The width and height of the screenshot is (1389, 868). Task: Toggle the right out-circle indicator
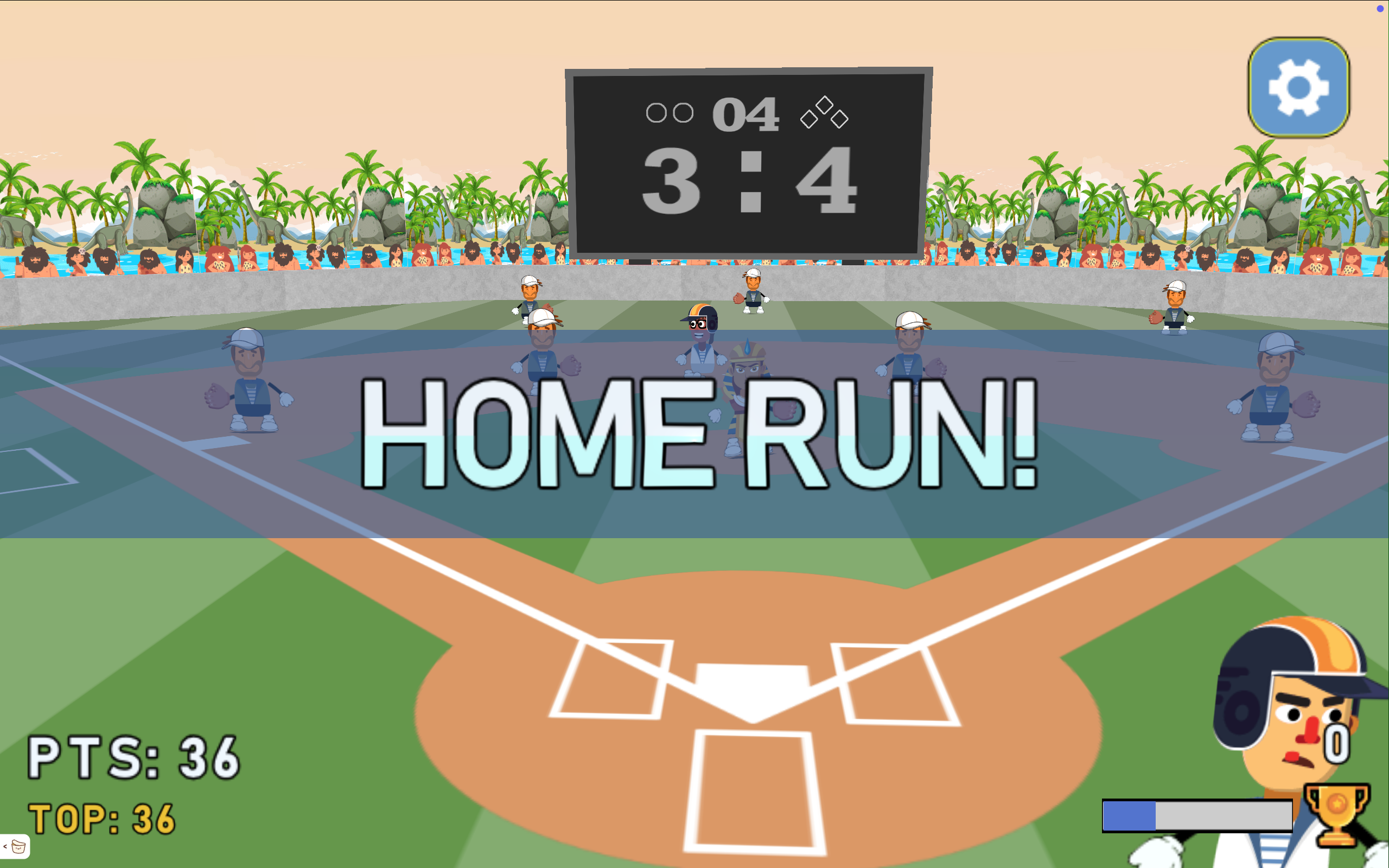pyautogui.click(x=683, y=113)
